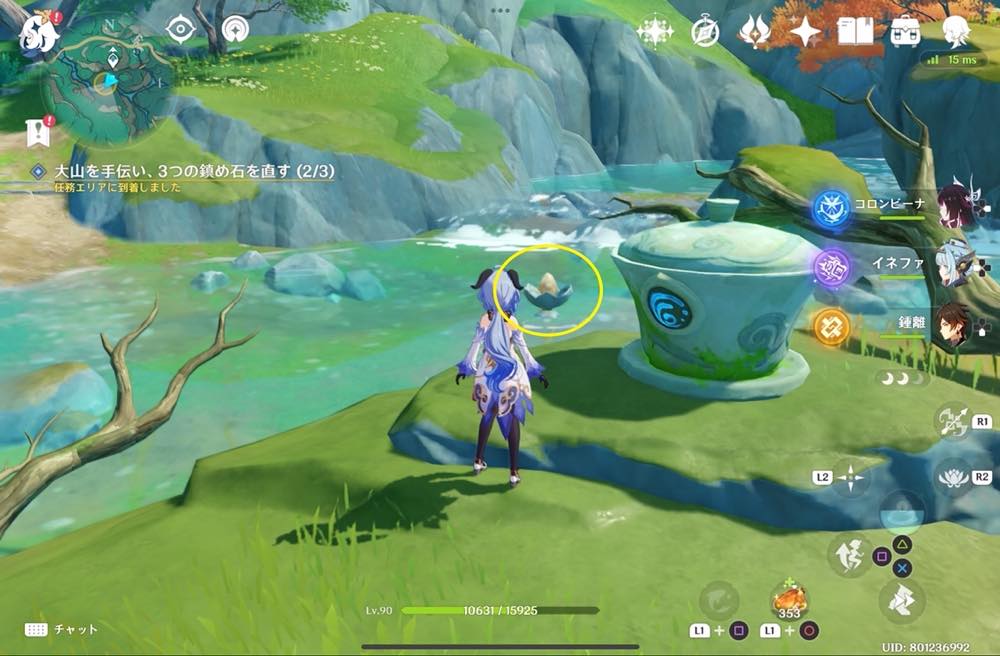Viewport: 1000px width, 656px height.
Task: Open the adventure compass icon
Action: [705, 32]
